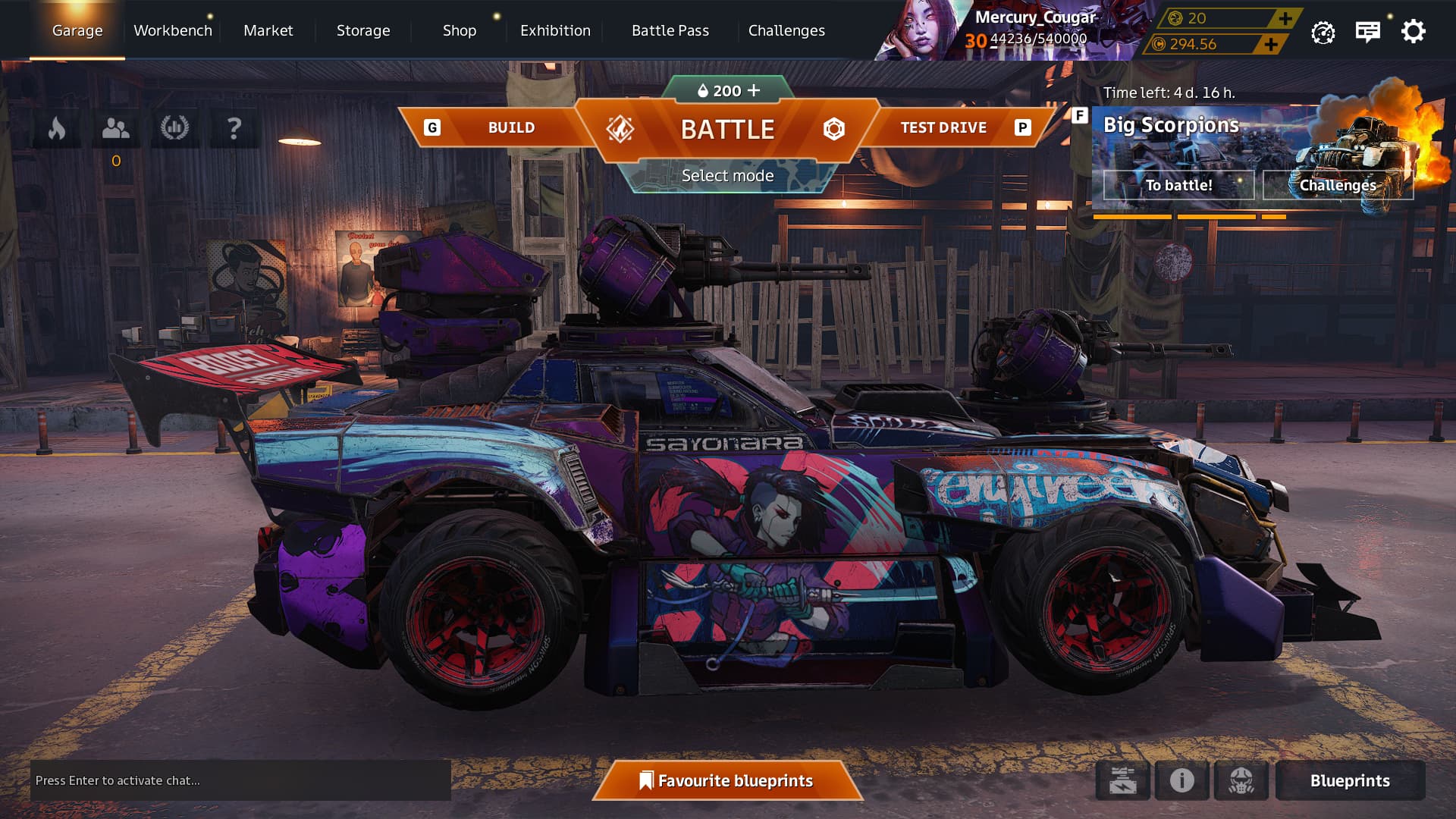
Task: Open the question mark help icon
Action: 234,128
